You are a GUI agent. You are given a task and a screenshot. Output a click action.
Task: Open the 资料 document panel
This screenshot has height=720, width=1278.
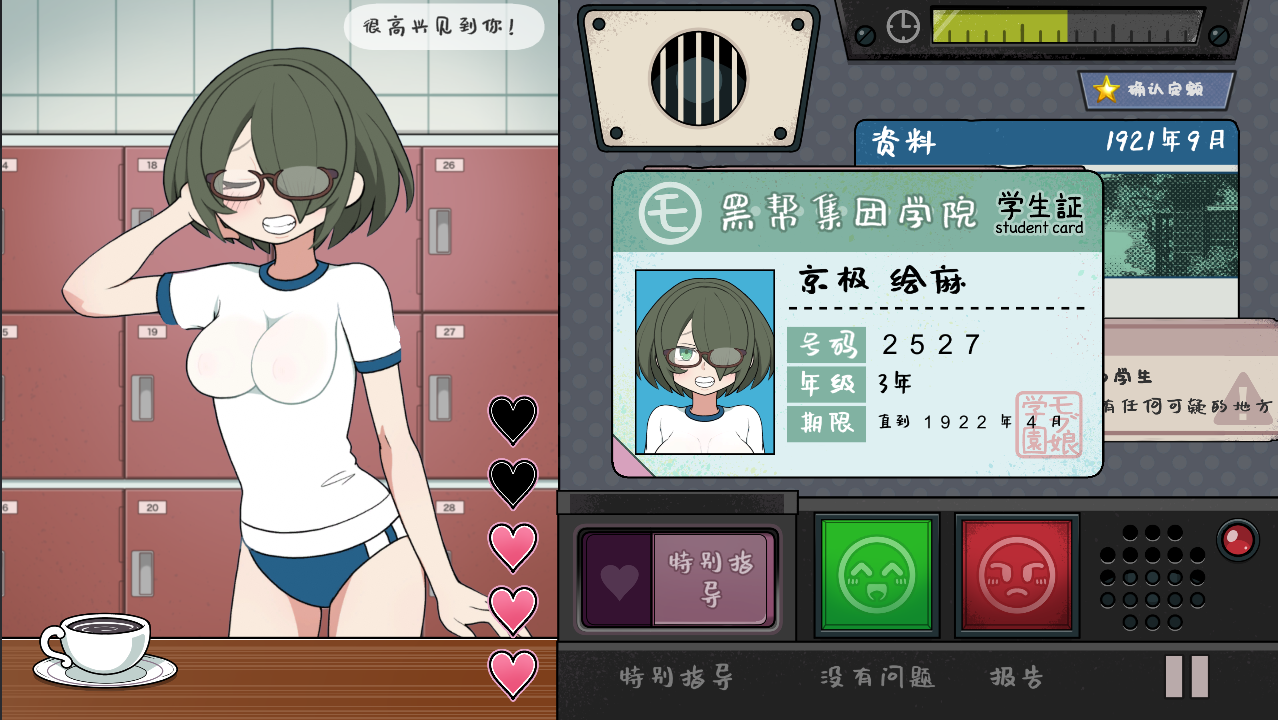pyautogui.click(x=1045, y=141)
